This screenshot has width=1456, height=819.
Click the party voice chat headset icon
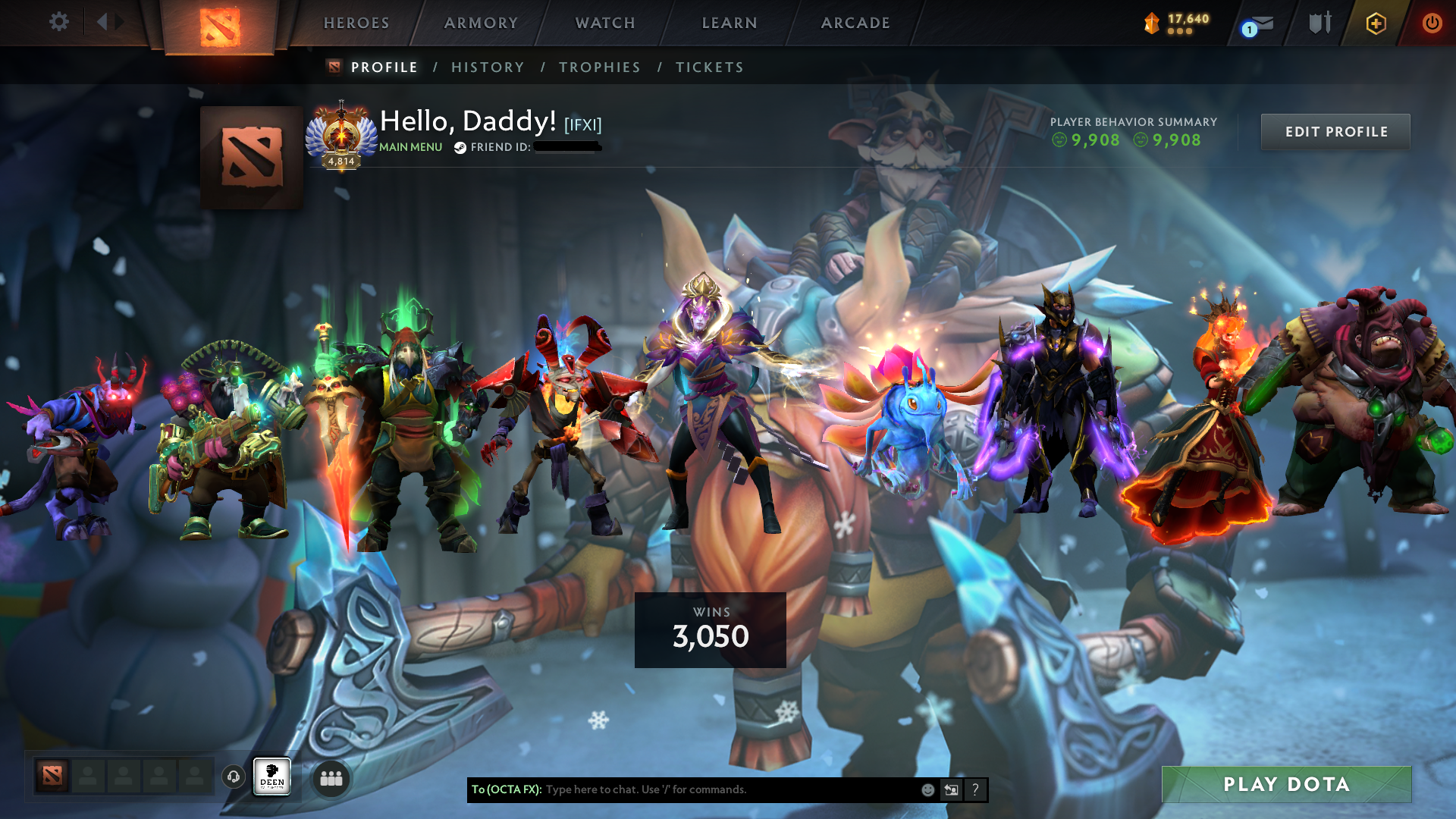(x=233, y=778)
